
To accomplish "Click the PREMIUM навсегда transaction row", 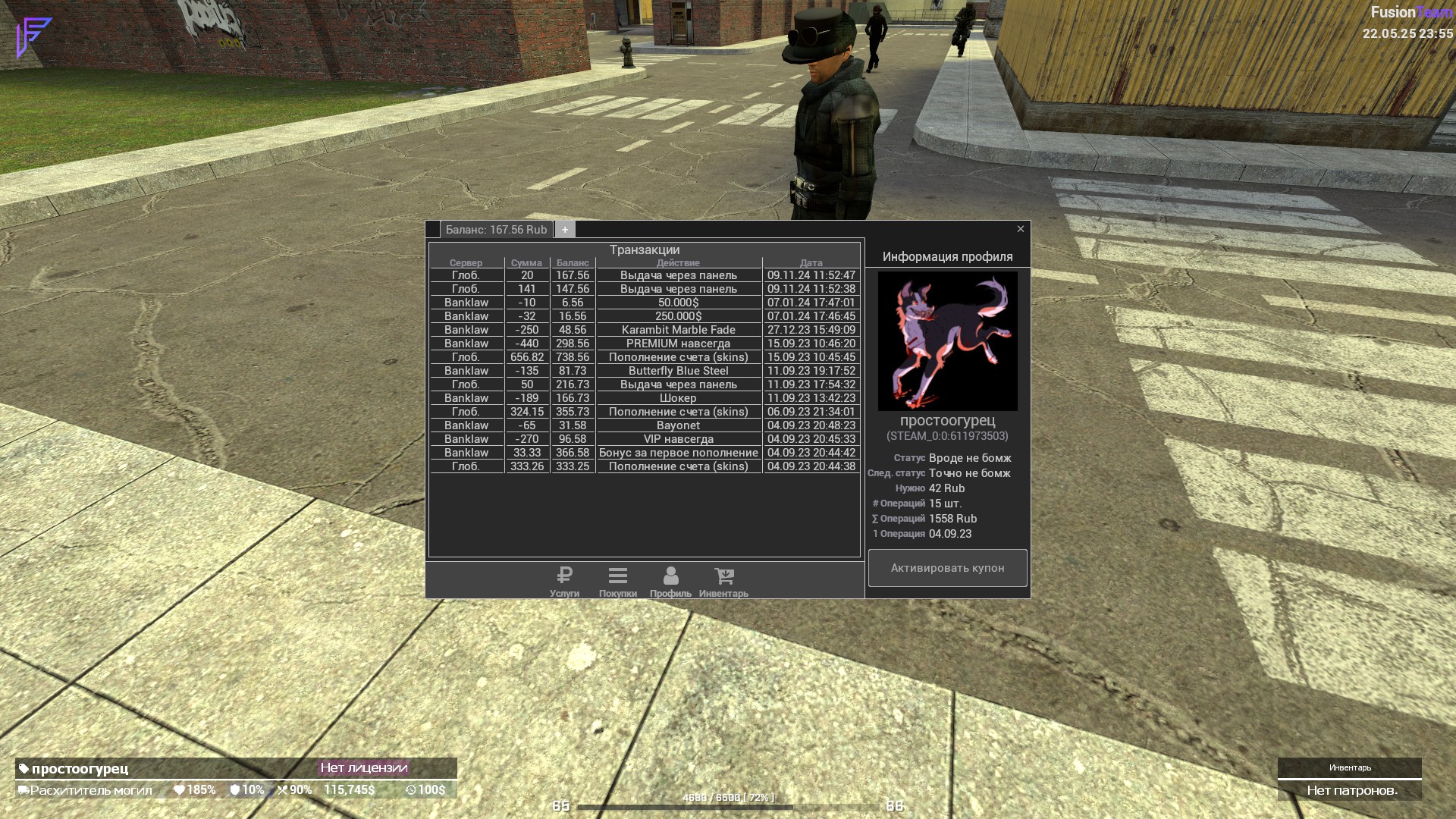I will tap(678, 344).
